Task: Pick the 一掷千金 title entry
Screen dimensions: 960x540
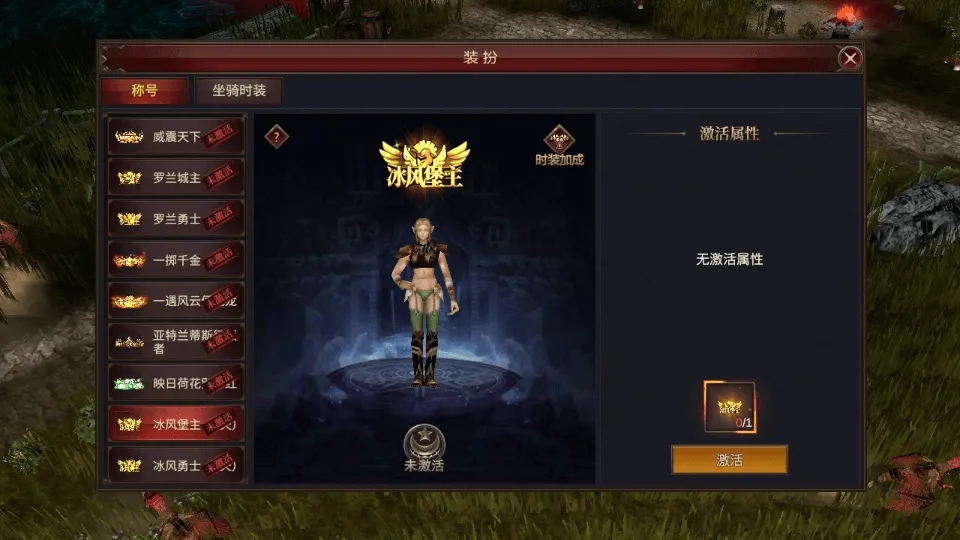Action: point(176,260)
